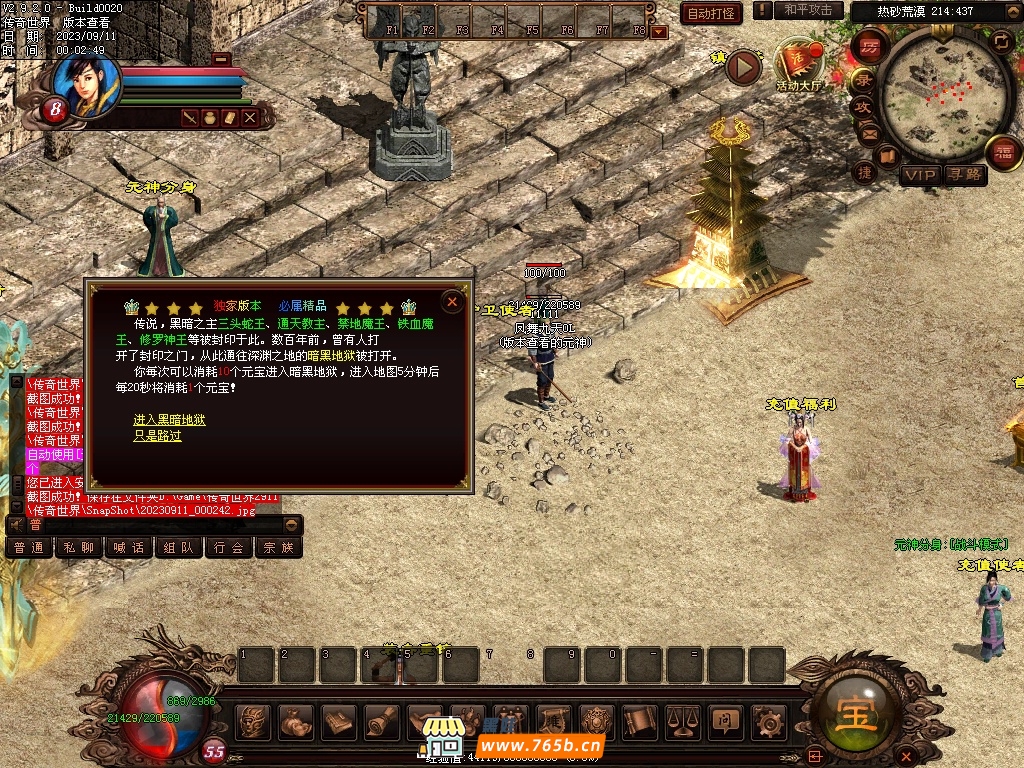1024x768 pixels.
Task: Switch to the 私聊 private chat tab
Action: pos(79,548)
